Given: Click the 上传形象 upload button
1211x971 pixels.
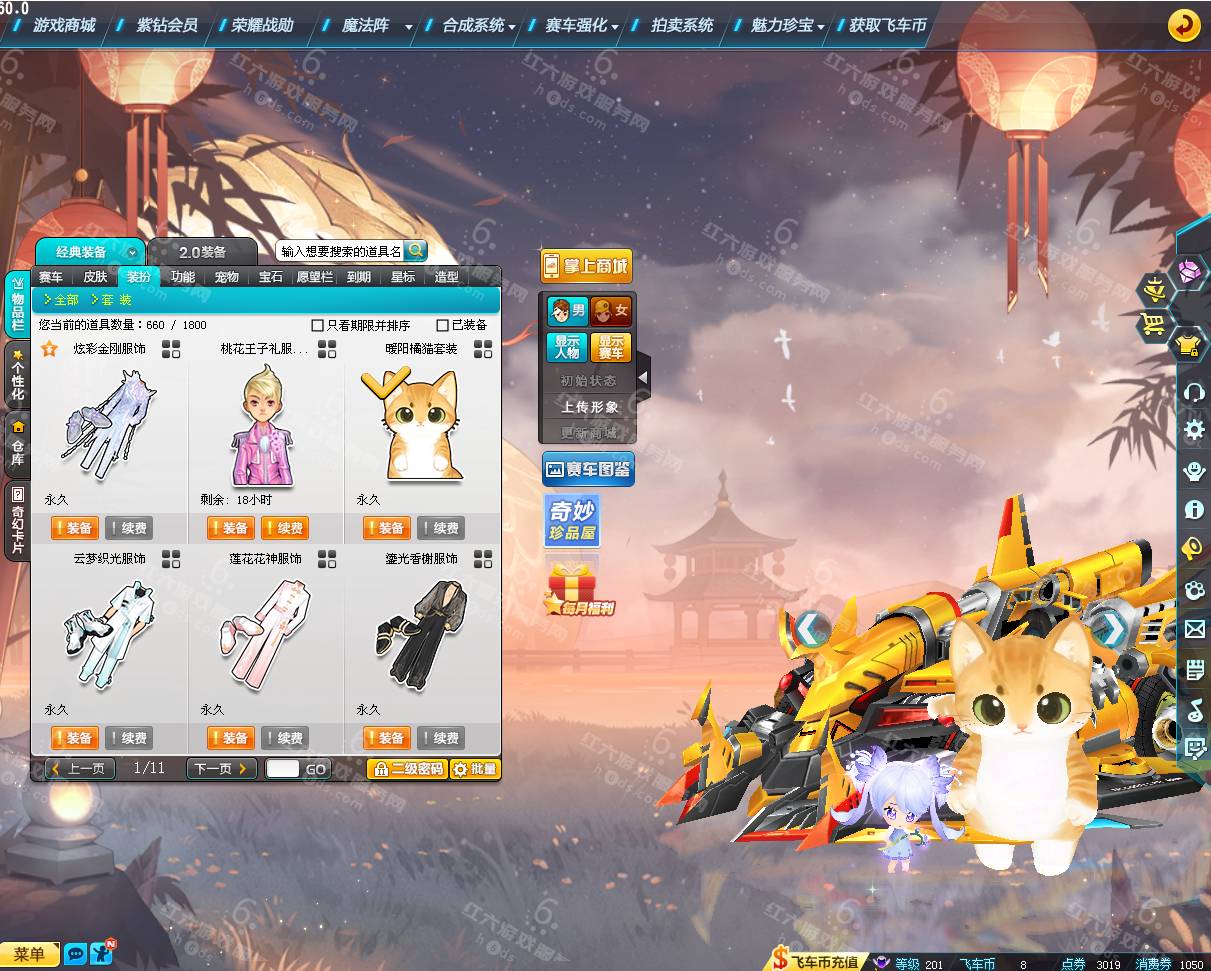Looking at the screenshot, I should [x=589, y=407].
